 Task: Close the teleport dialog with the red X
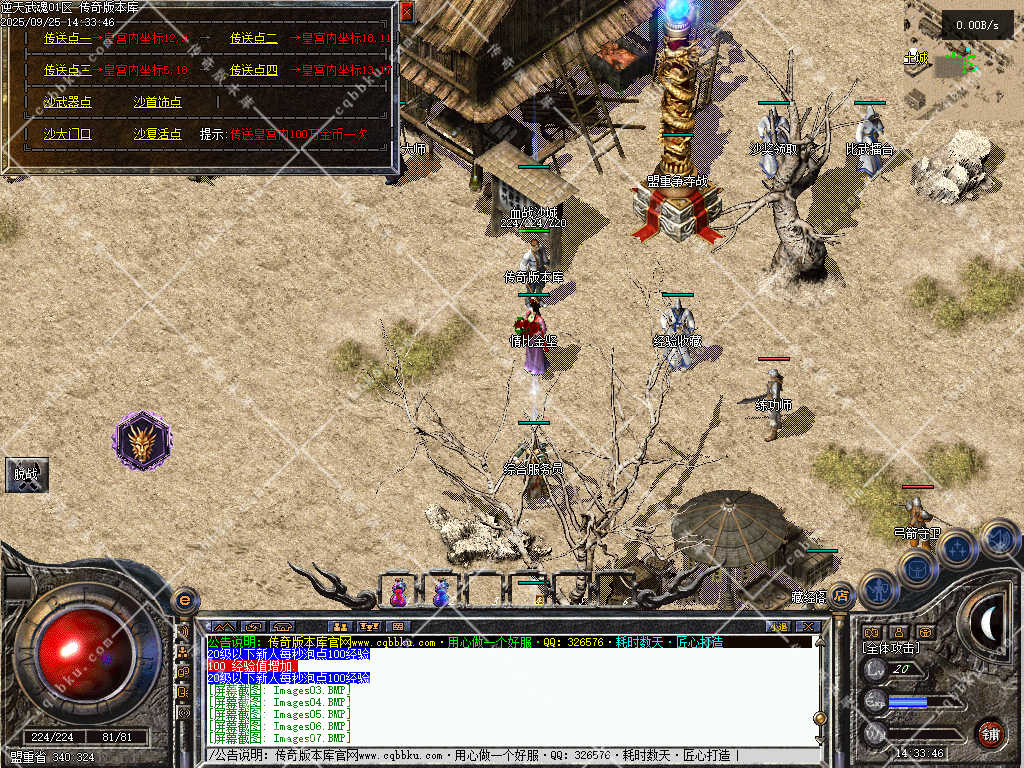tap(406, 12)
